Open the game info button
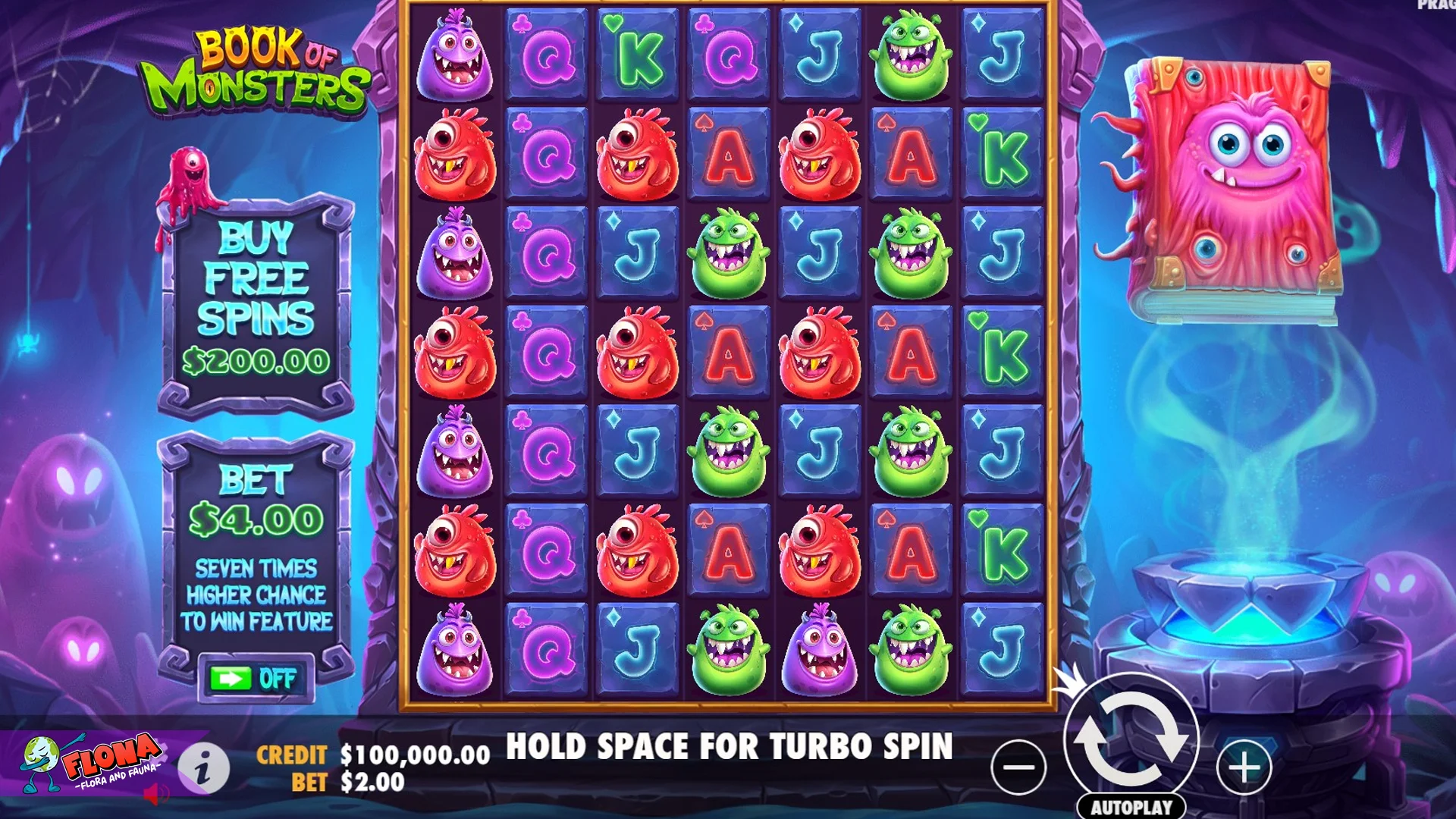The image size is (1456, 819). click(x=203, y=768)
